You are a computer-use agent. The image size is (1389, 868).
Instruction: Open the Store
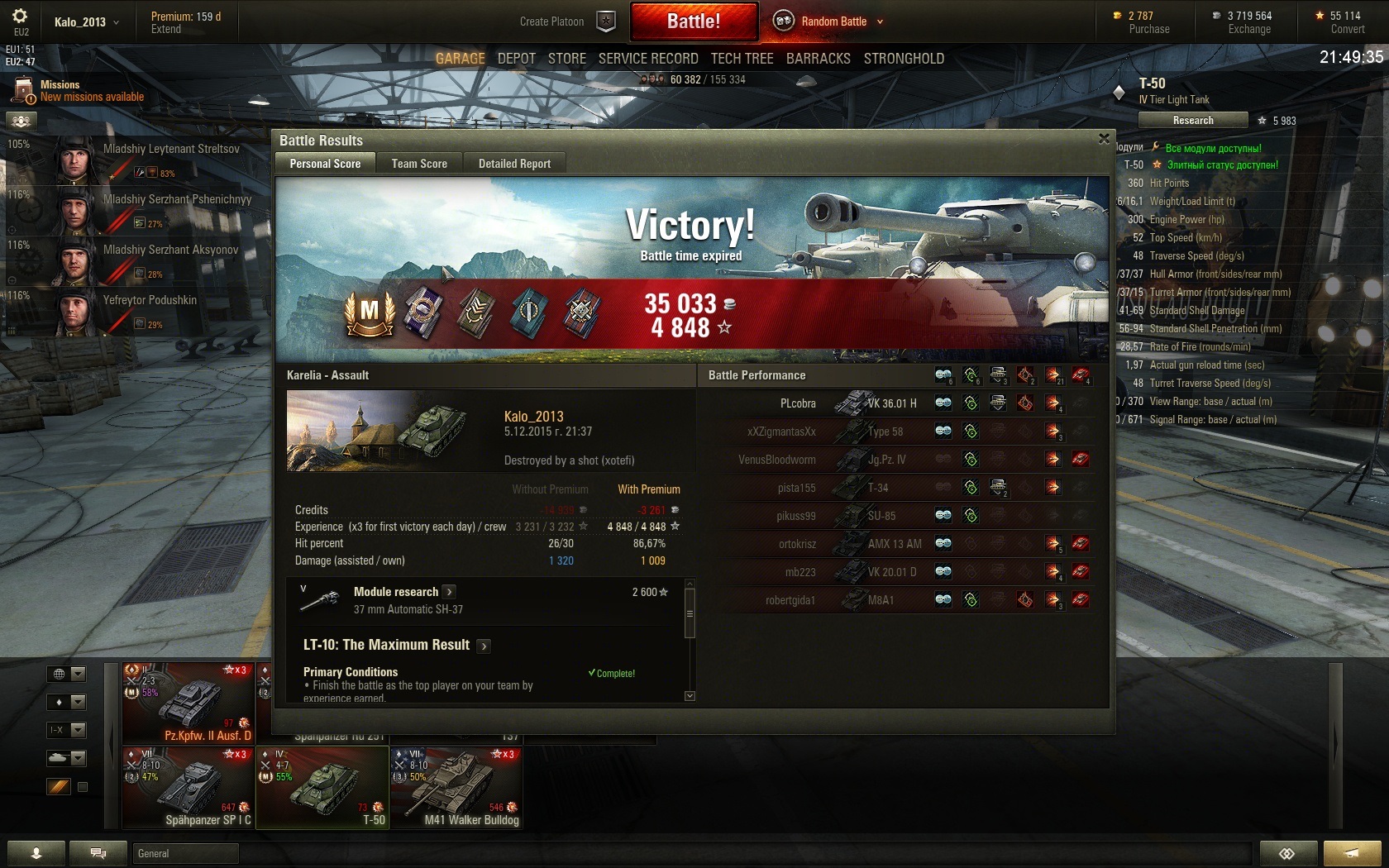coord(567,59)
